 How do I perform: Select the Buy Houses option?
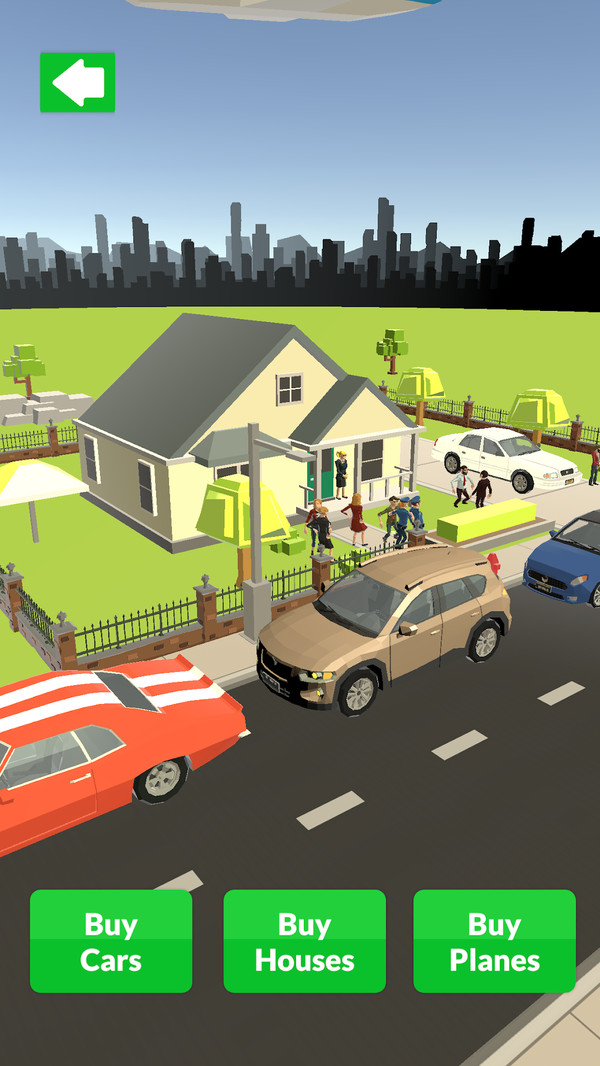[304, 941]
